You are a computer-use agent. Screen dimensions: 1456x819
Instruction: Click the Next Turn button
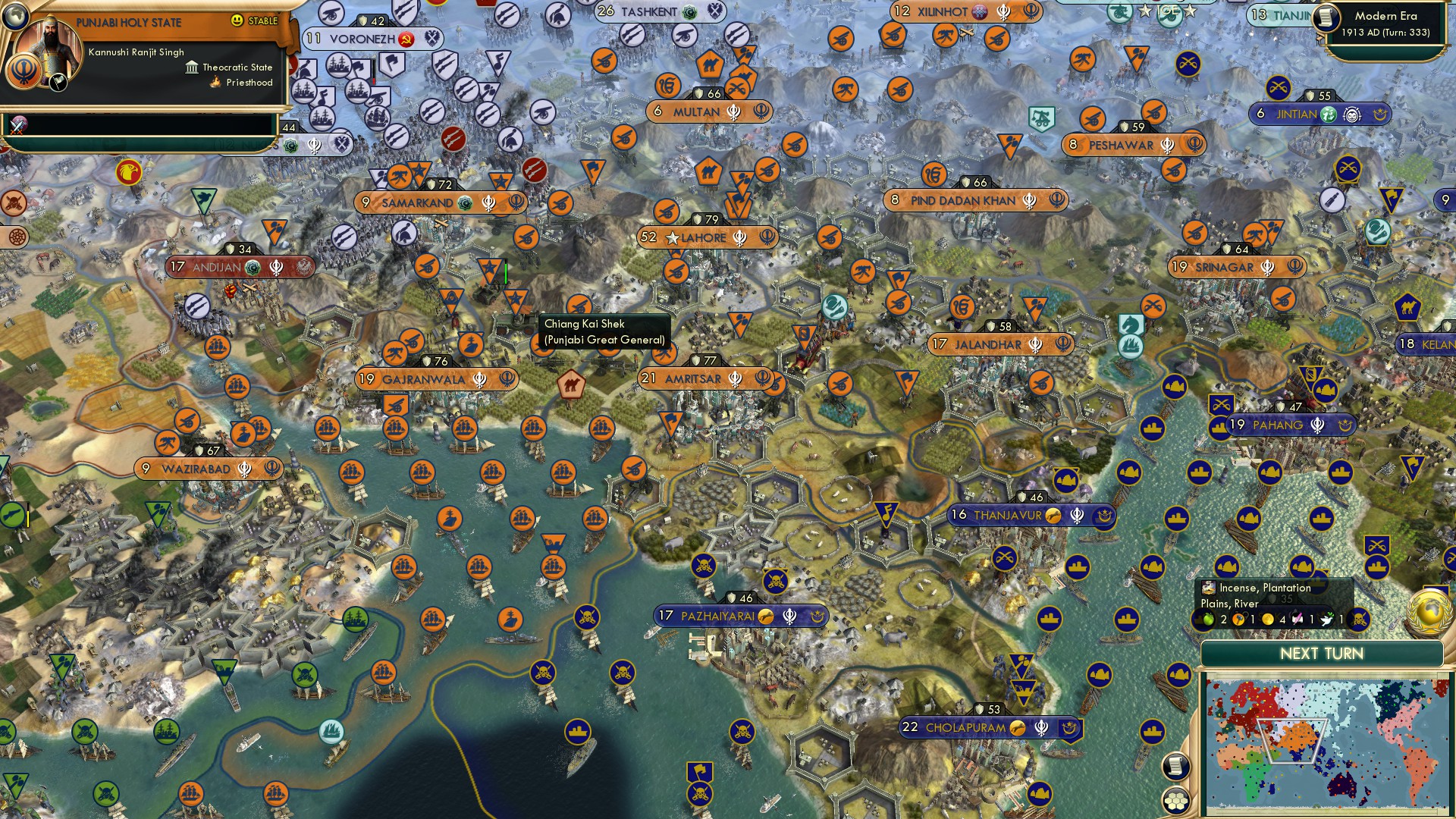1323,653
